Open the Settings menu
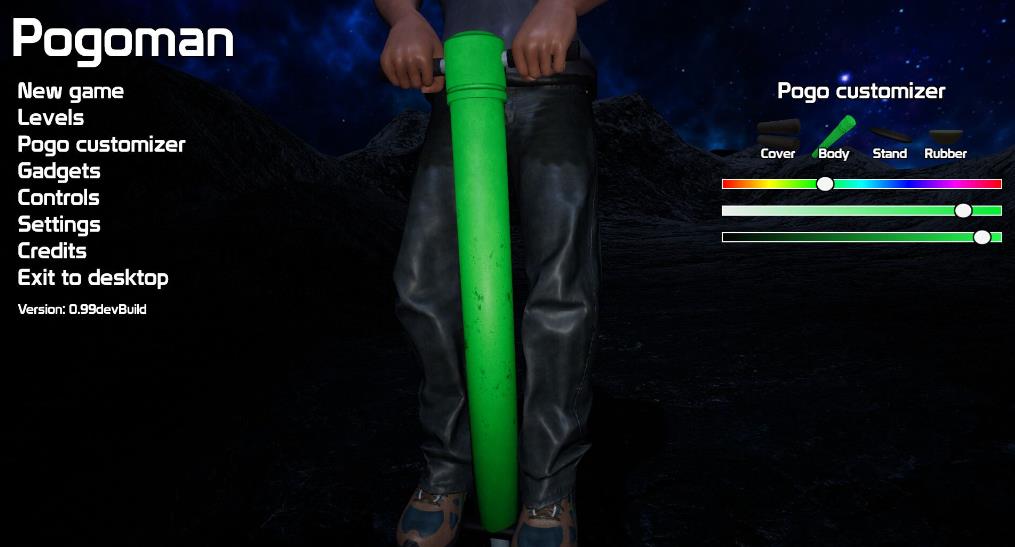Screen dimensions: 1015x547 pyautogui.click(x=59, y=224)
